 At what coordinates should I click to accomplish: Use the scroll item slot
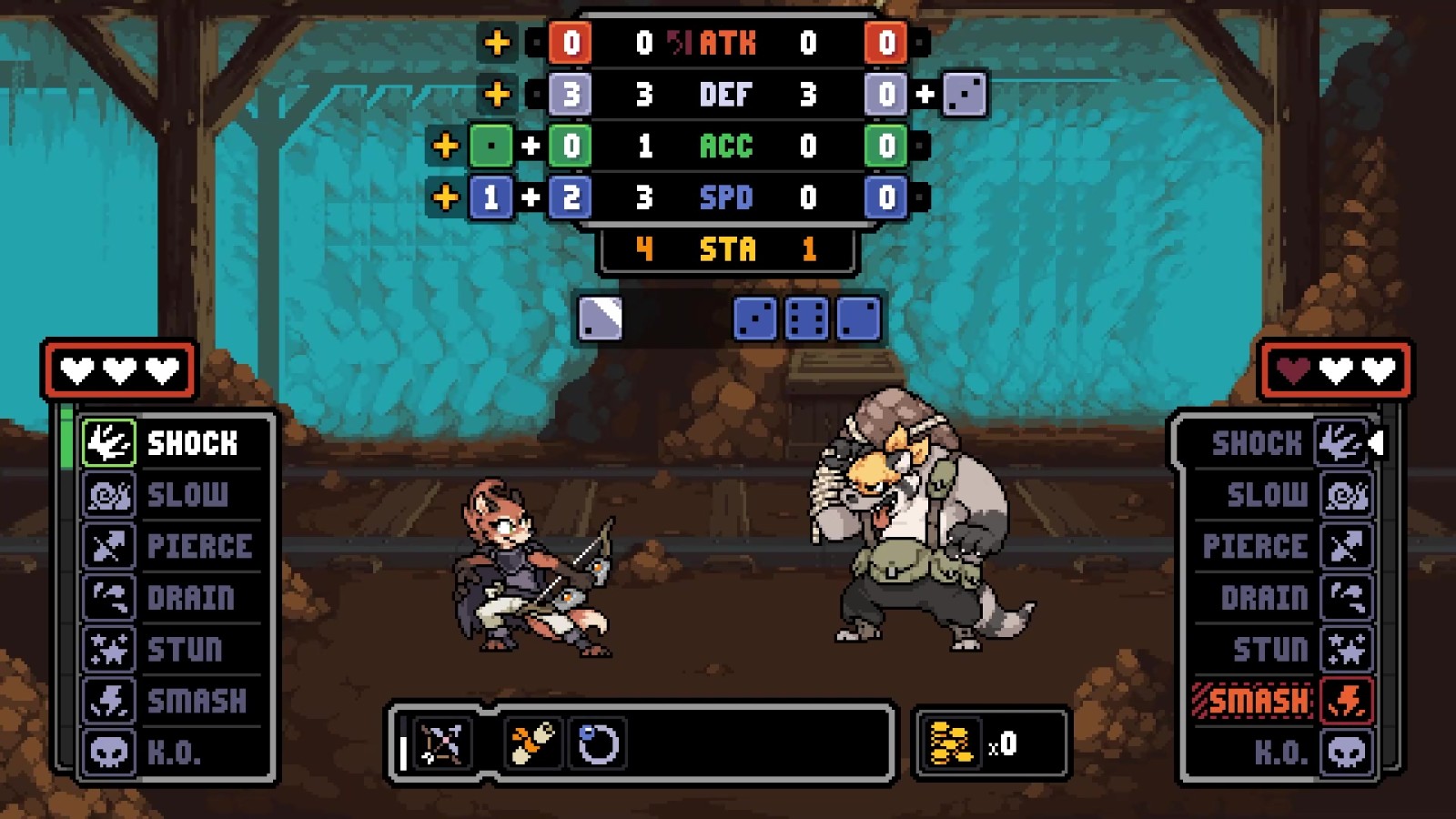click(x=532, y=744)
